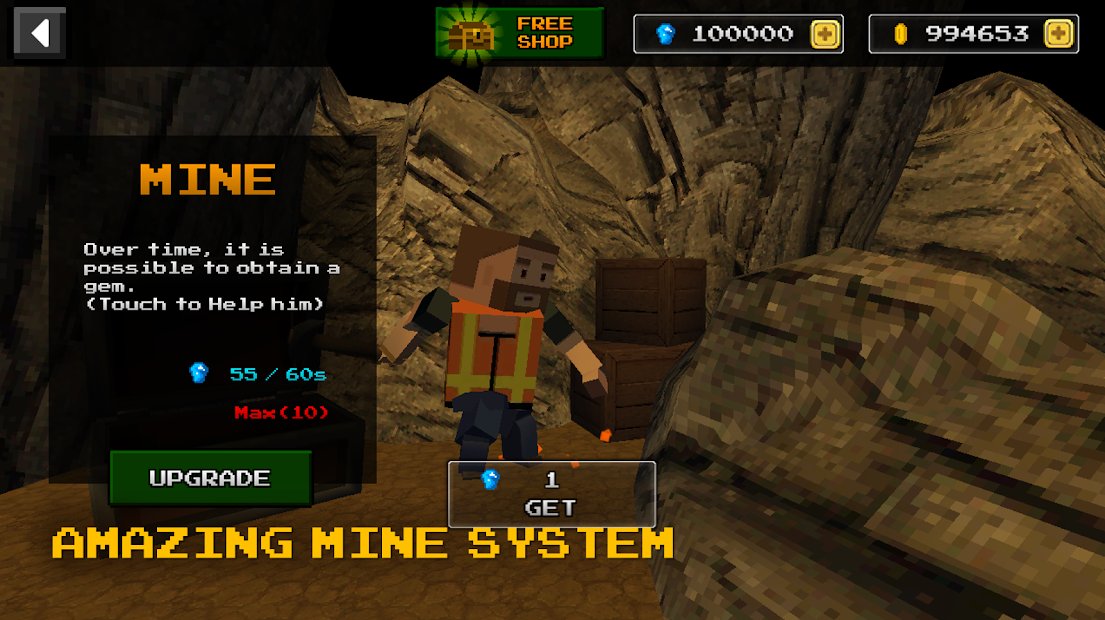The image size is (1105, 620).
Task: Buy more gold coins with plus button
Action: coord(1058,34)
